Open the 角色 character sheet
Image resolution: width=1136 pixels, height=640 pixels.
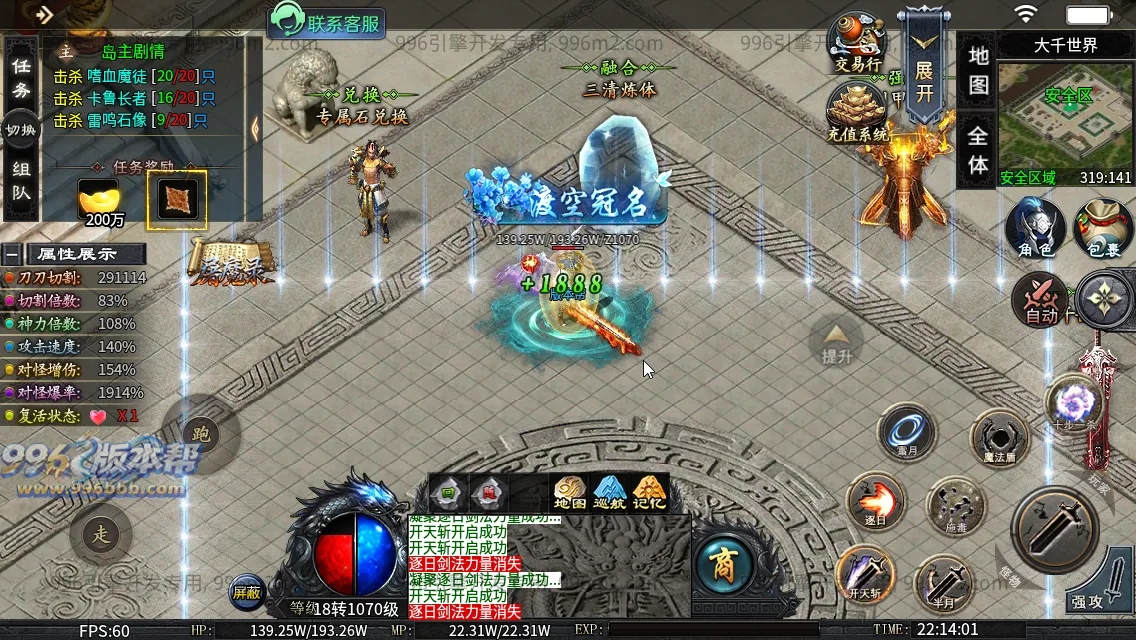tap(1035, 228)
